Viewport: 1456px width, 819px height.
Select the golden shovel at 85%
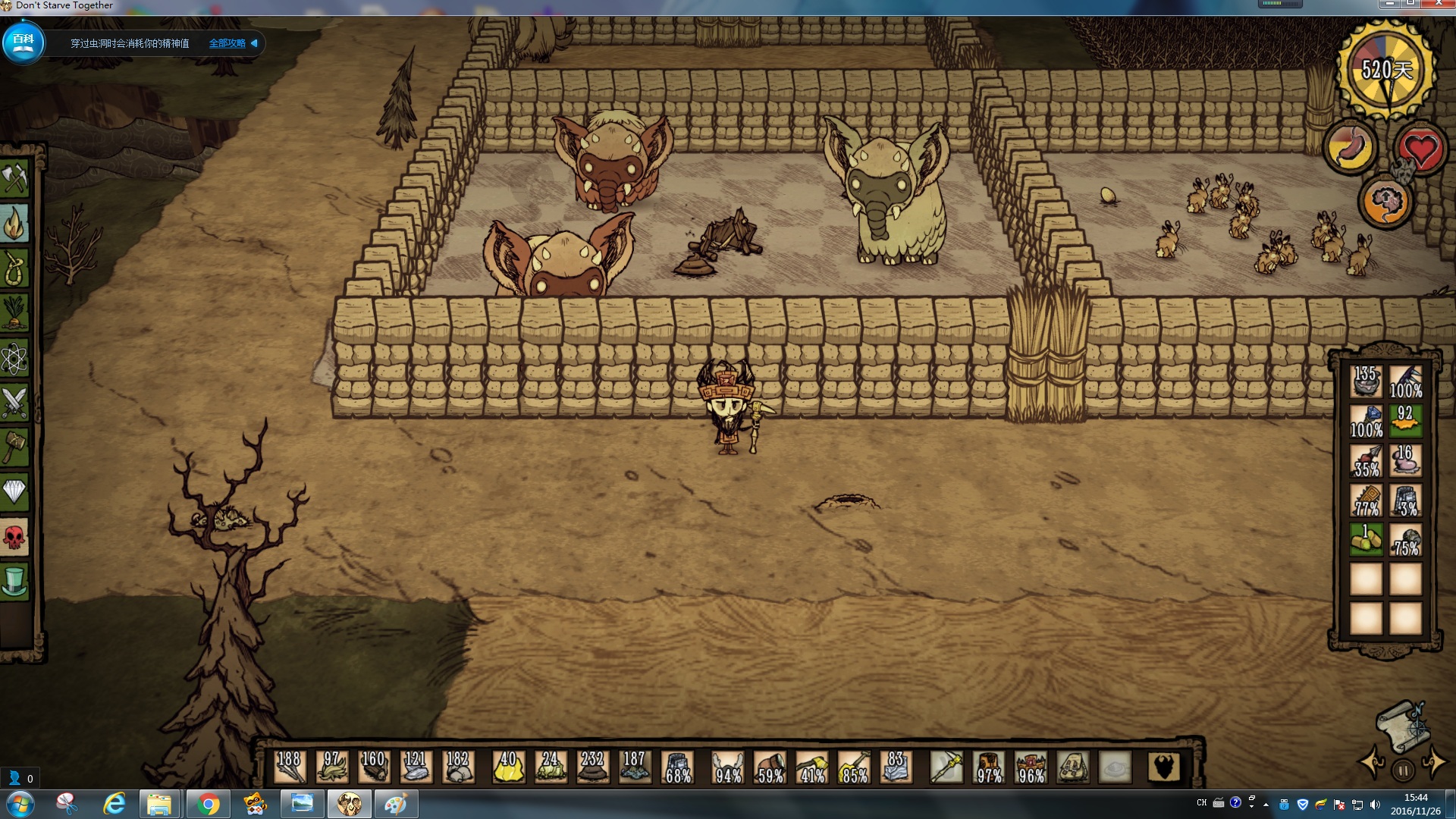(x=854, y=767)
